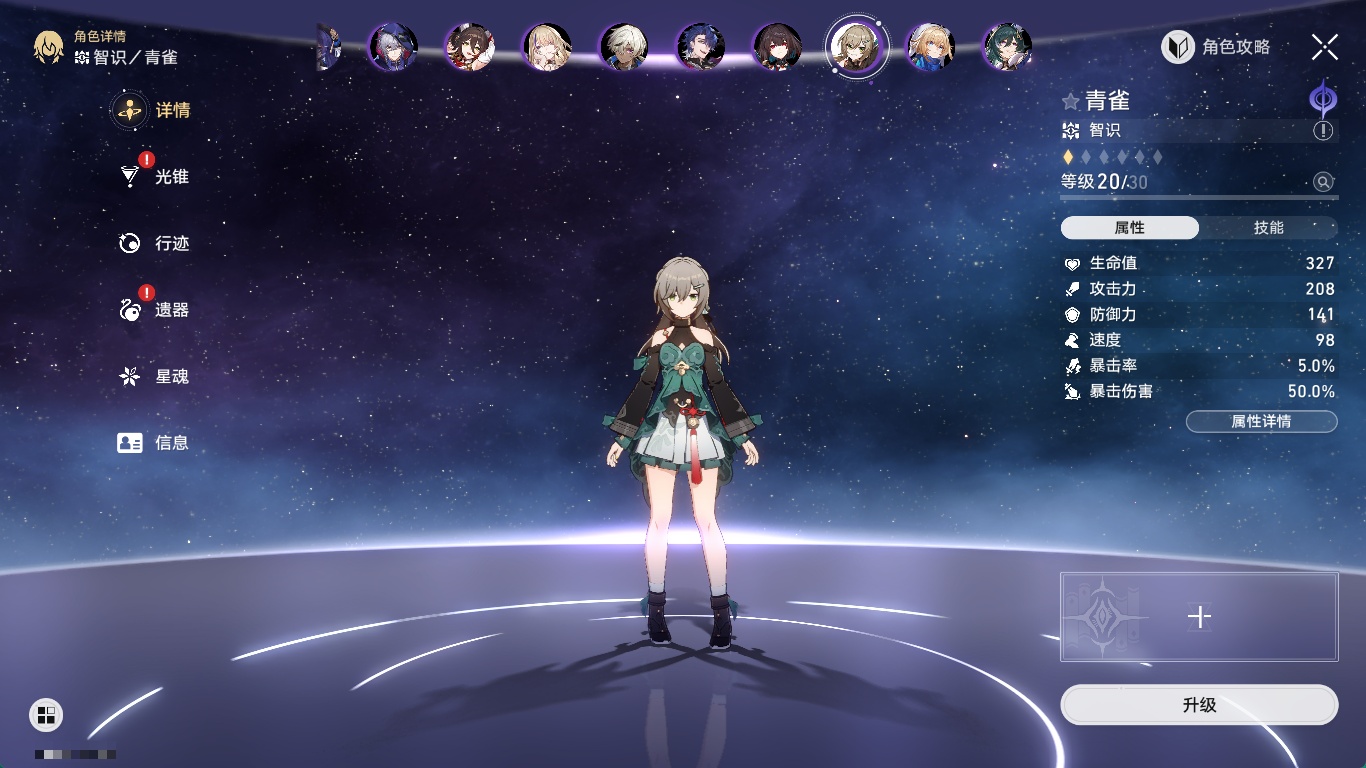Close the character details screen
Image resolution: width=1366 pixels, height=768 pixels.
(1325, 47)
